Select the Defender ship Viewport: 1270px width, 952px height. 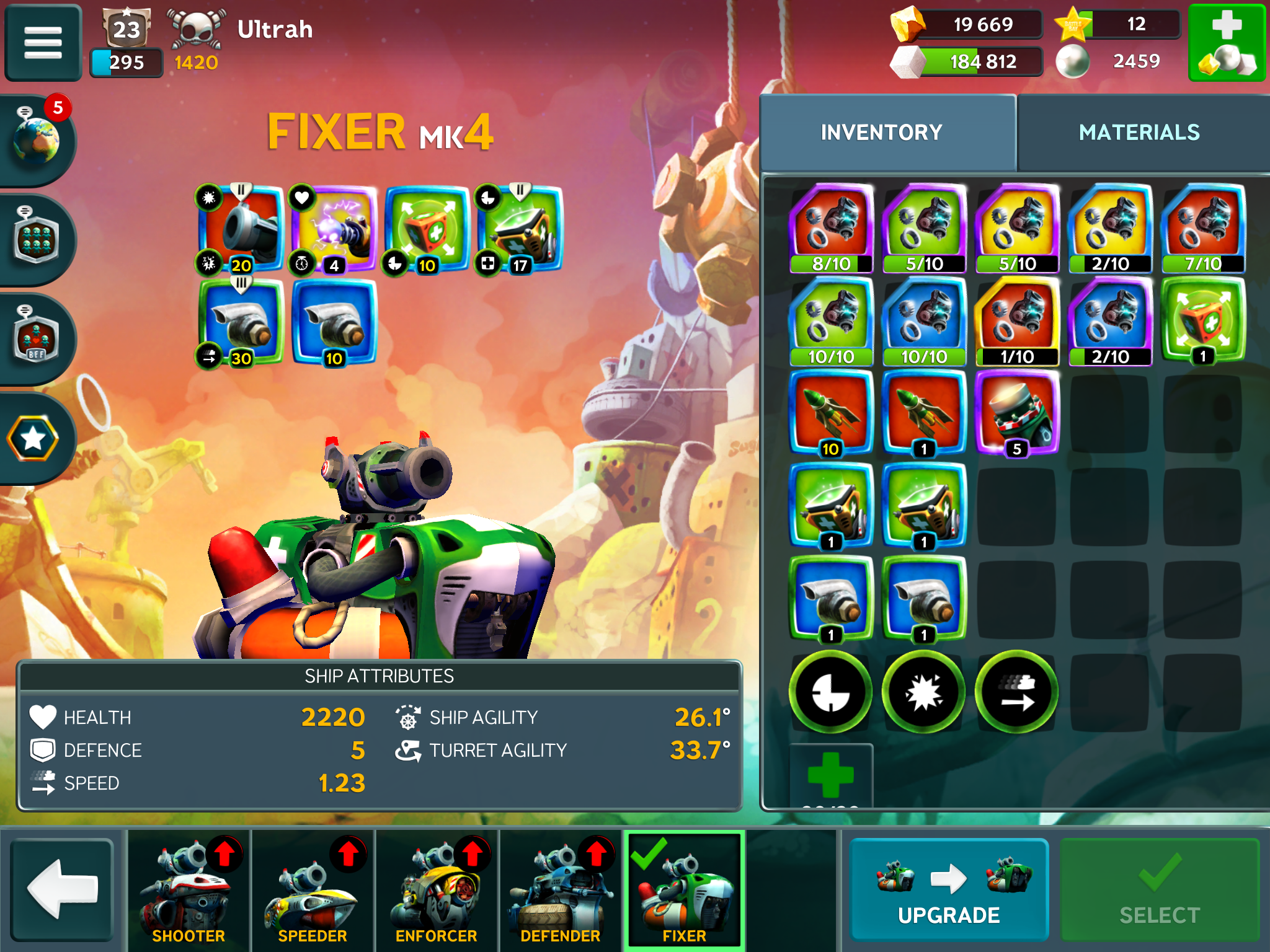561,891
